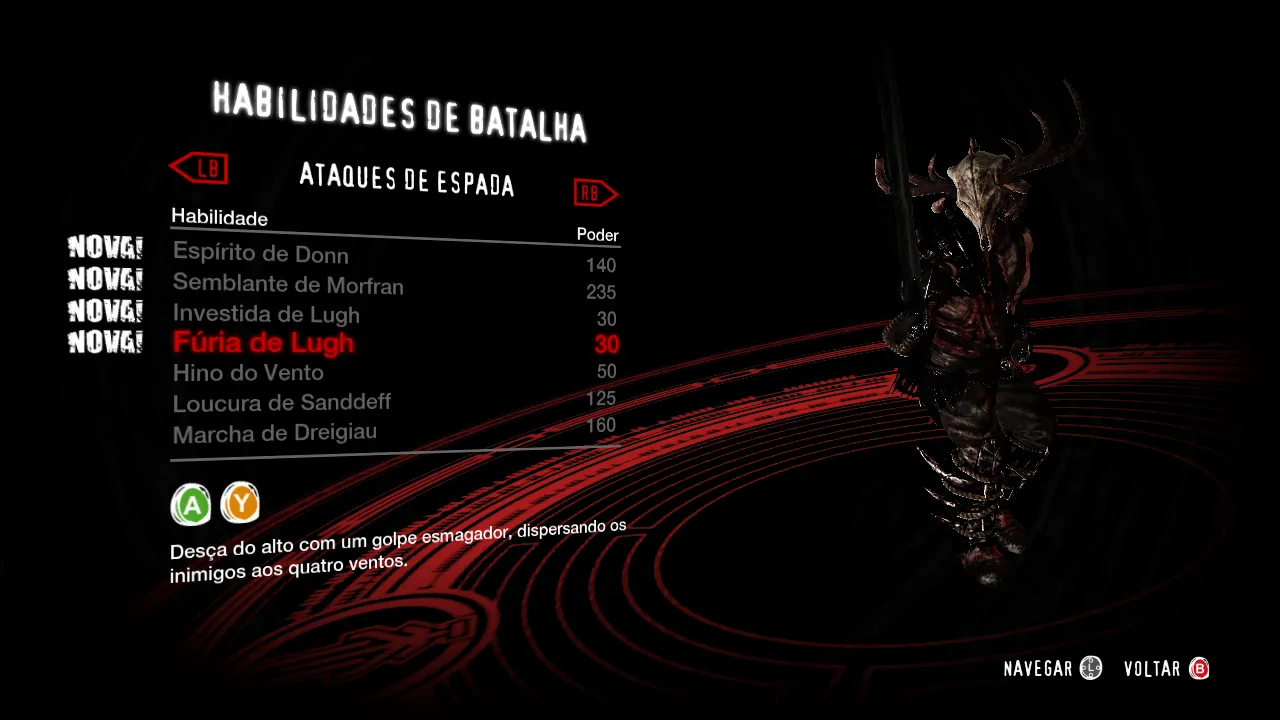Switch to the next category with the right arrow
Viewport: 1280px width, 720px height.
coord(596,192)
